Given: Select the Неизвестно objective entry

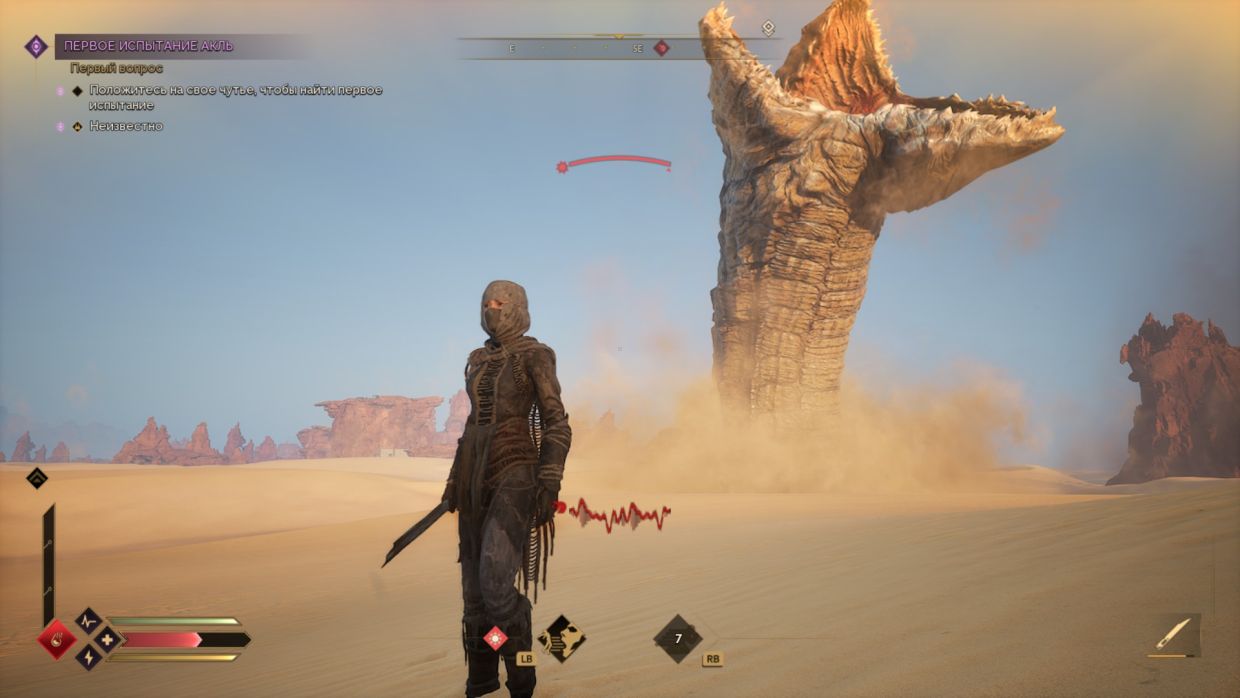Looking at the screenshot, I should click(125, 126).
